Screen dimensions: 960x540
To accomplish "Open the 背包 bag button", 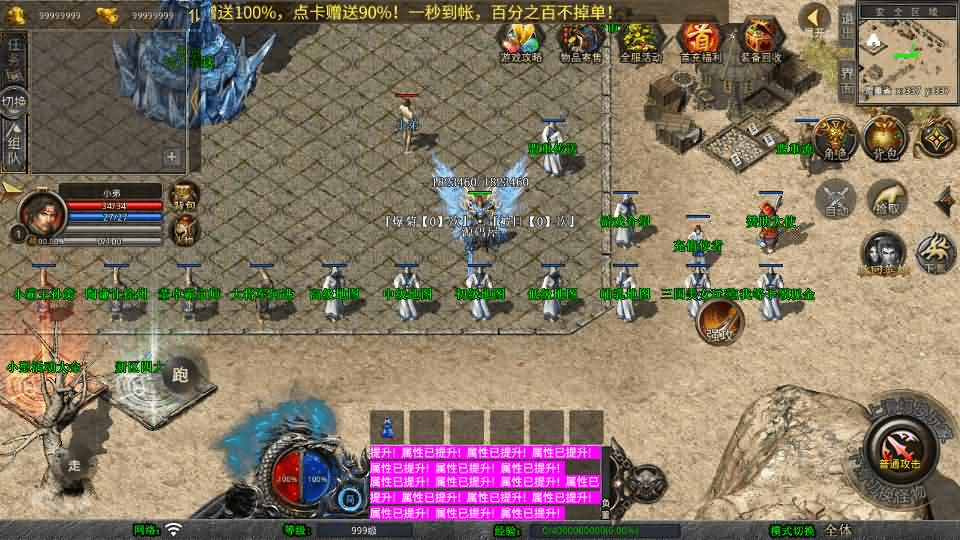I will [885, 139].
